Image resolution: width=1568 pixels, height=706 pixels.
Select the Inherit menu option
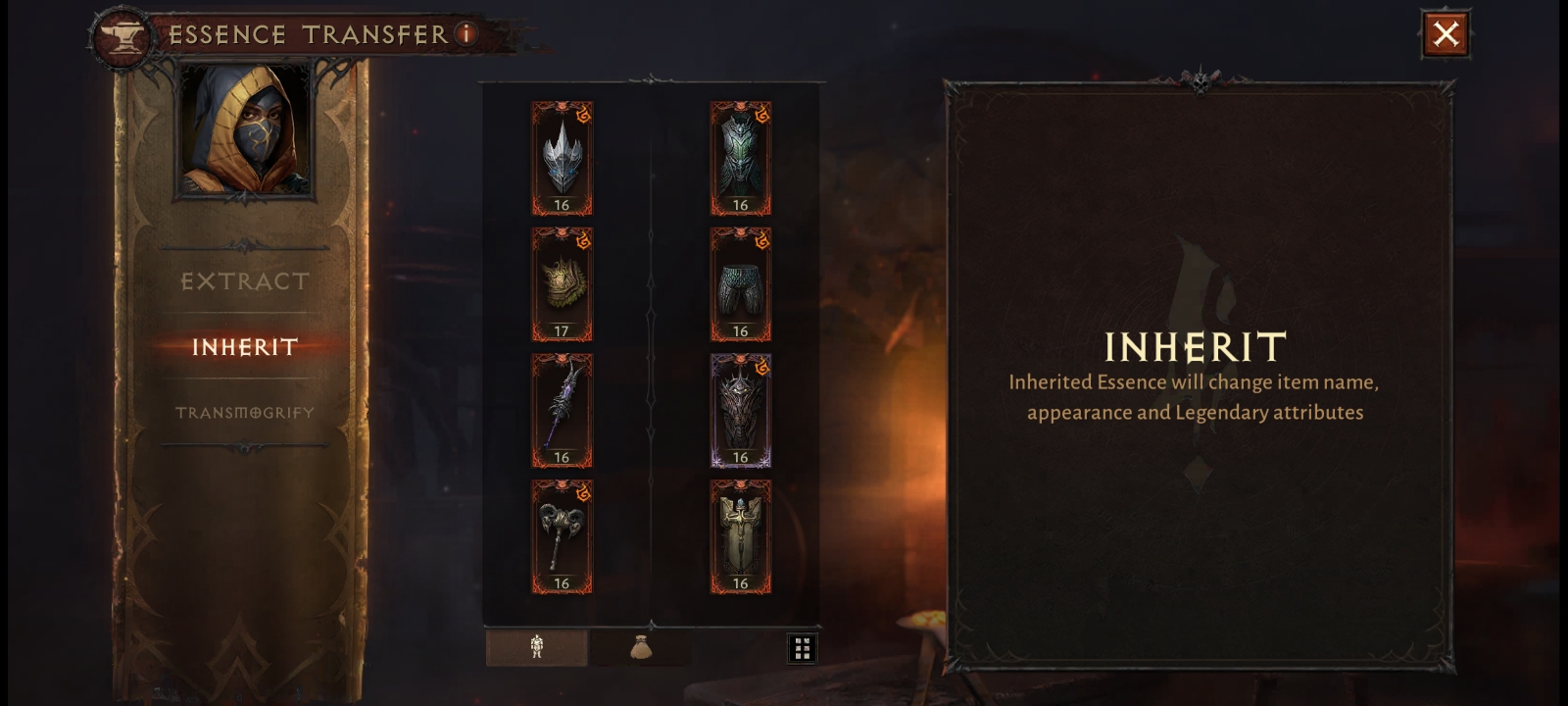245,347
